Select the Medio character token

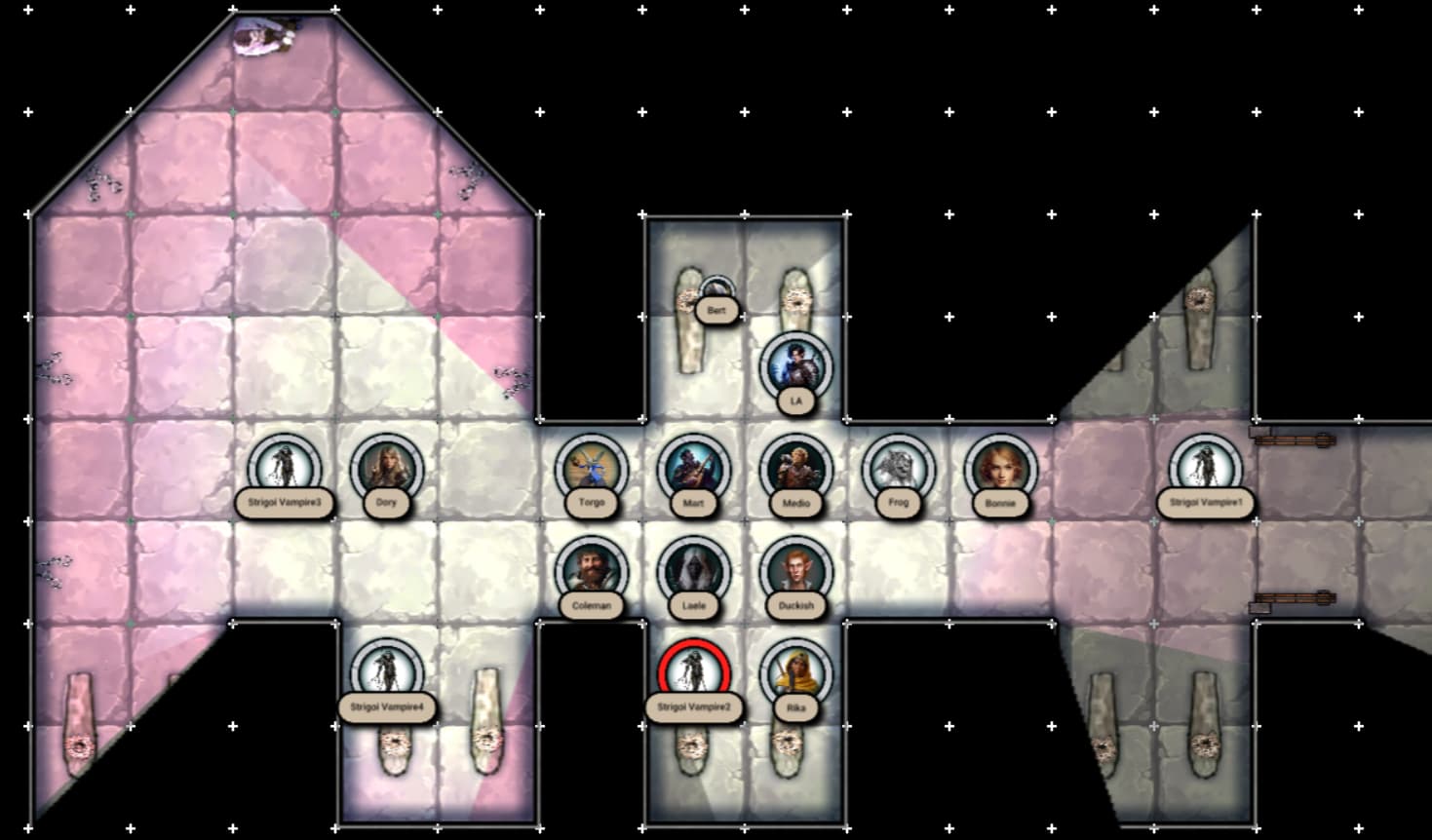click(796, 470)
